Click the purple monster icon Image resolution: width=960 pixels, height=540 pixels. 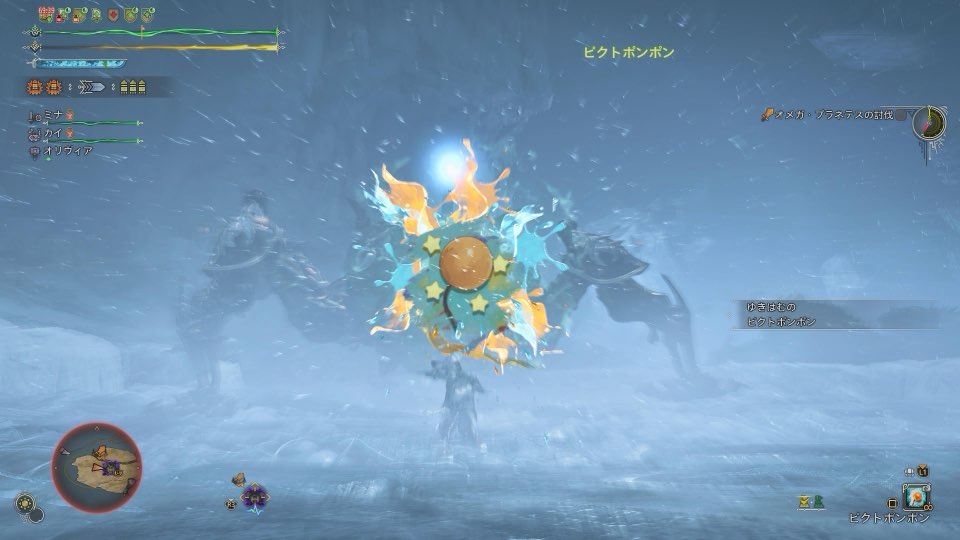tap(255, 495)
